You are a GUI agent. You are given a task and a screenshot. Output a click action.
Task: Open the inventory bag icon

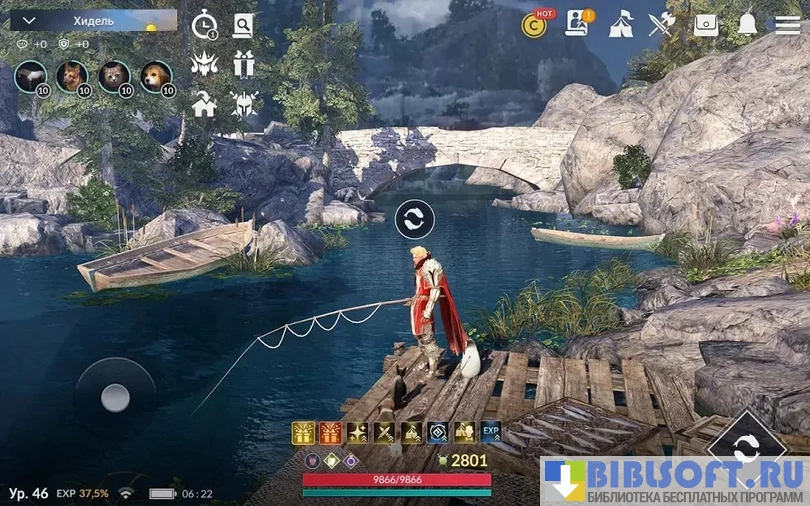click(706, 24)
